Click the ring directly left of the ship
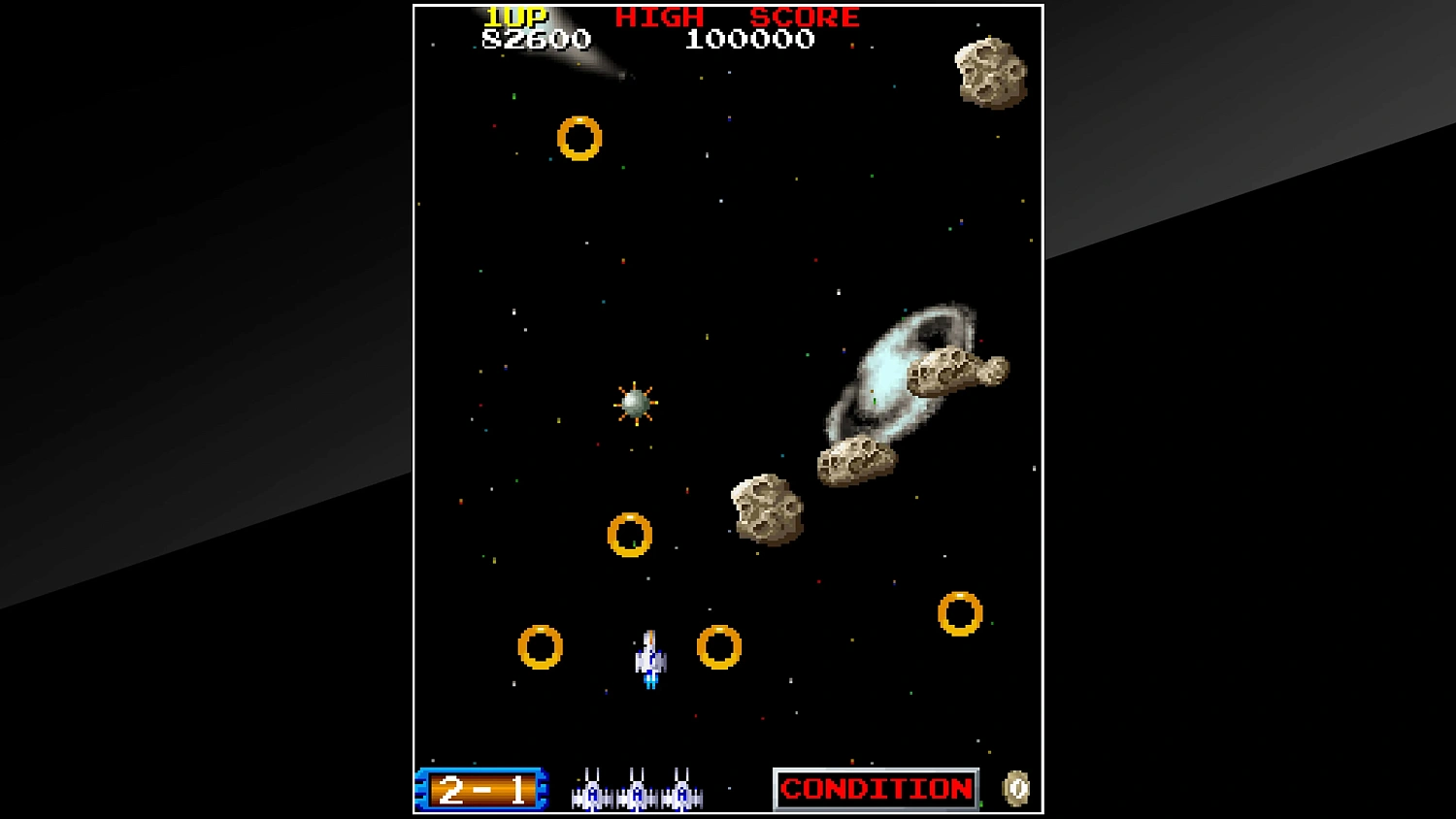 [539, 645]
